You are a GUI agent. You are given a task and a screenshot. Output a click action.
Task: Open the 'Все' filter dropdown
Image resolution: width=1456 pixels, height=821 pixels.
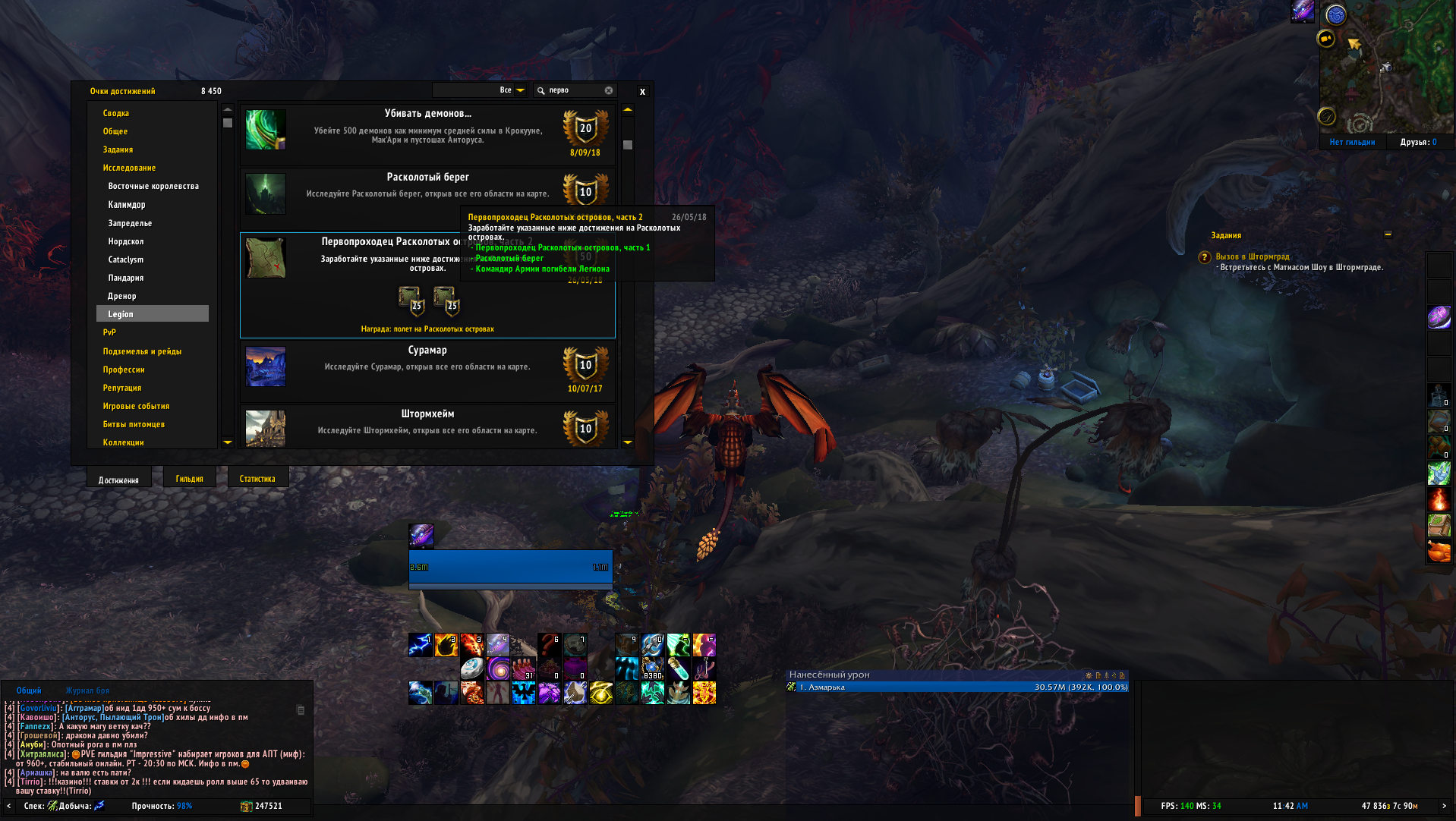[521, 90]
